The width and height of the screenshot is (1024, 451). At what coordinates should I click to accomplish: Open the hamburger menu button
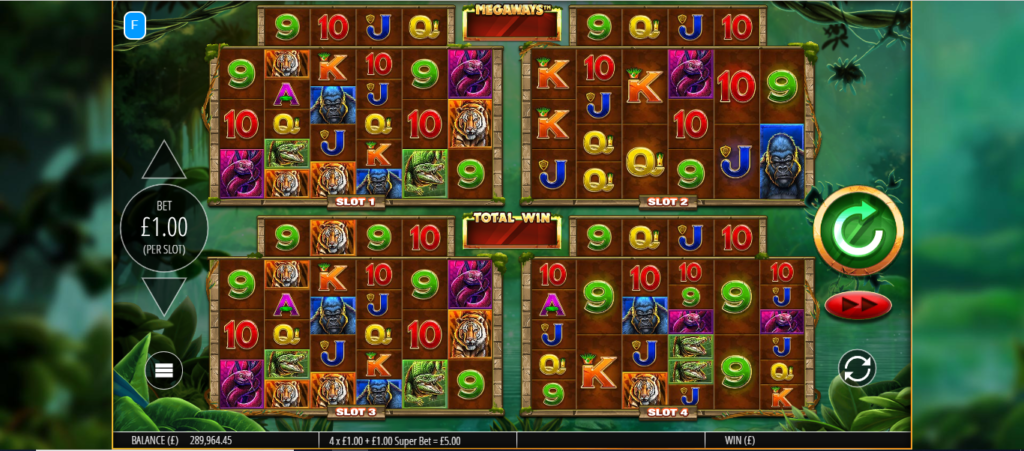[164, 371]
